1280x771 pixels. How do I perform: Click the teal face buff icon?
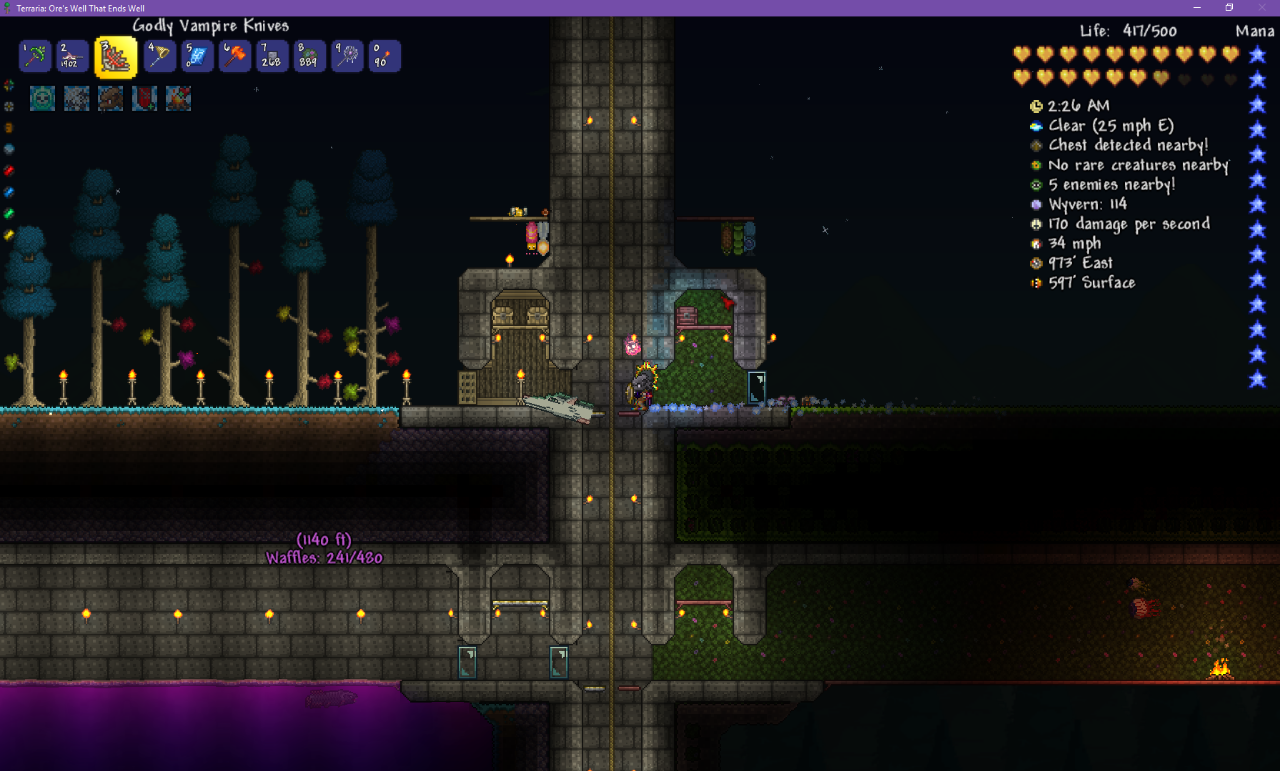pyautogui.click(x=42, y=98)
